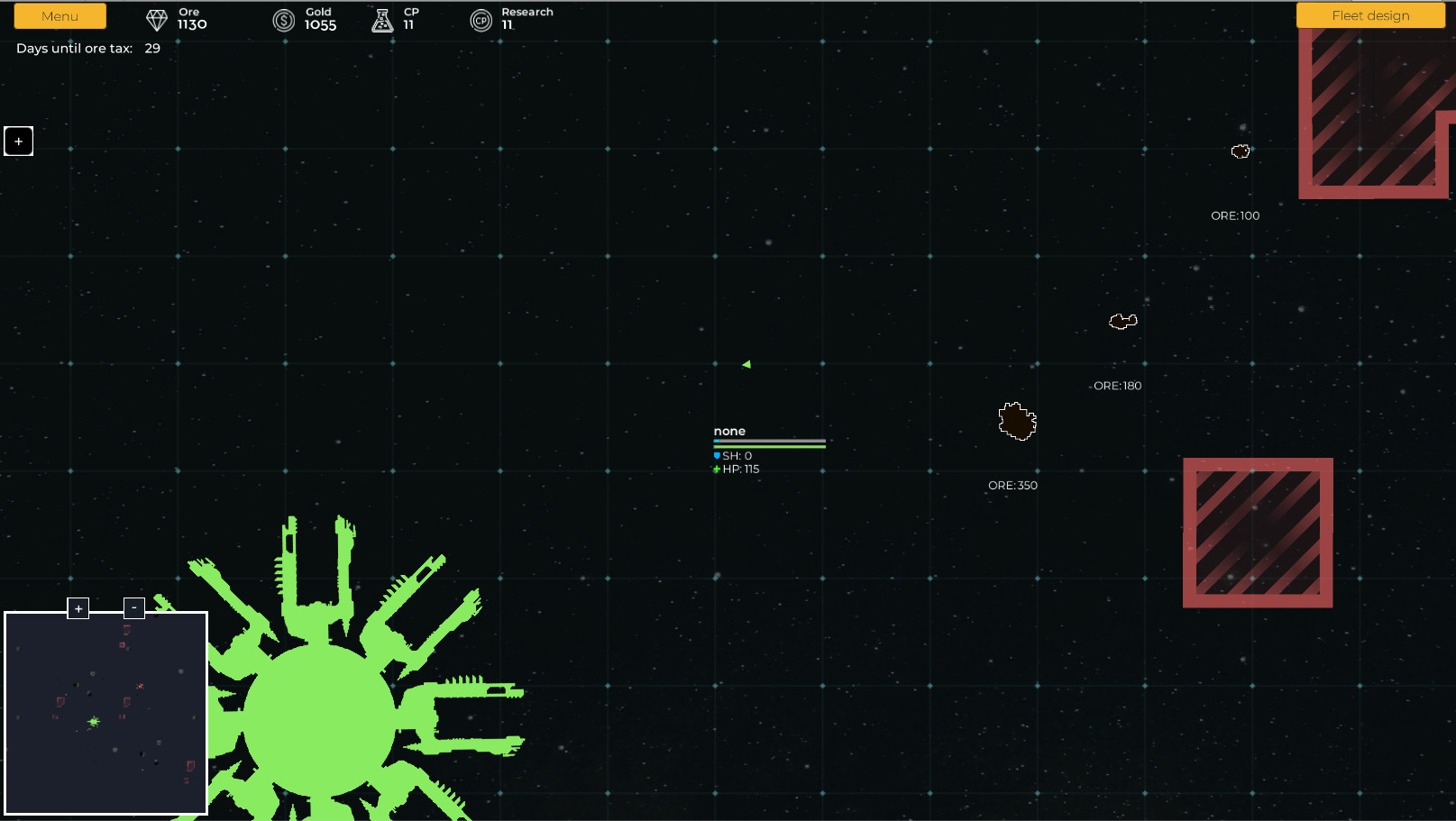Click the minimap zoom-out minus control

click(134, 607)
